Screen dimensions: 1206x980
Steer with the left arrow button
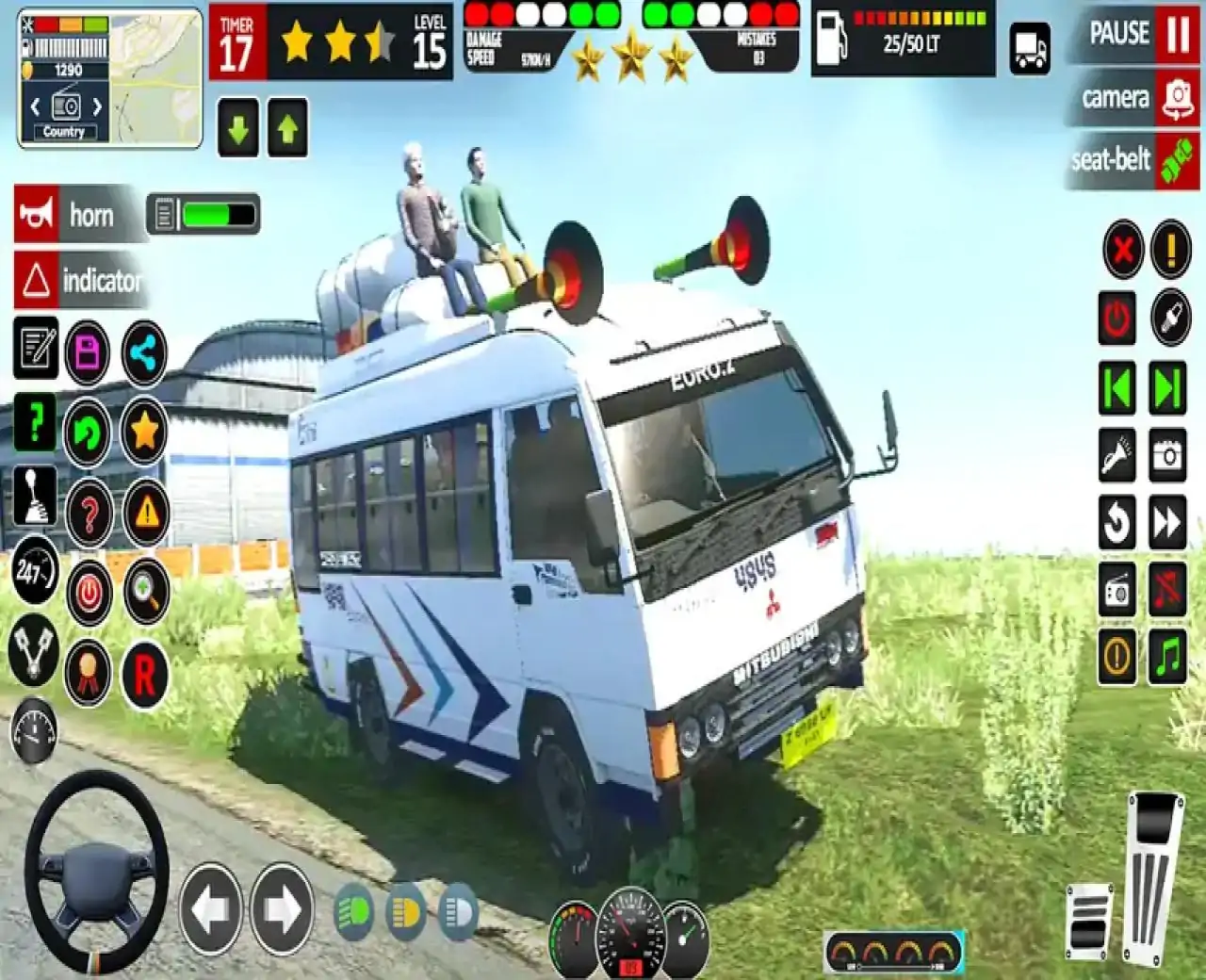(210, 909)
